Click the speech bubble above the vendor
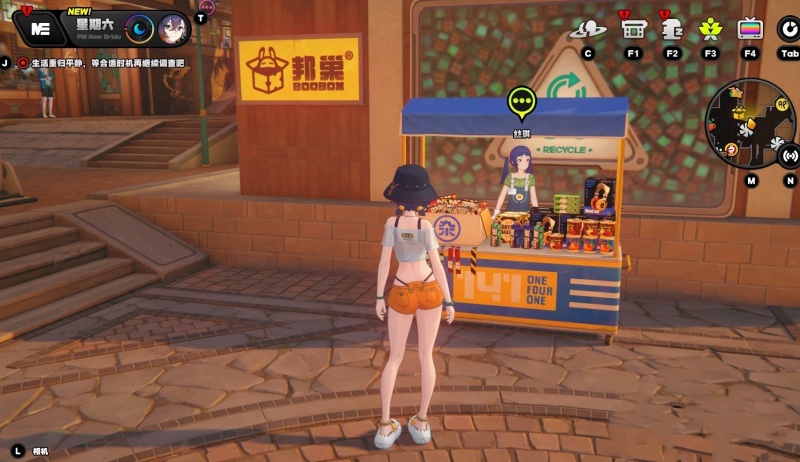Screen dimensions: 800x462 click(522, 101)
